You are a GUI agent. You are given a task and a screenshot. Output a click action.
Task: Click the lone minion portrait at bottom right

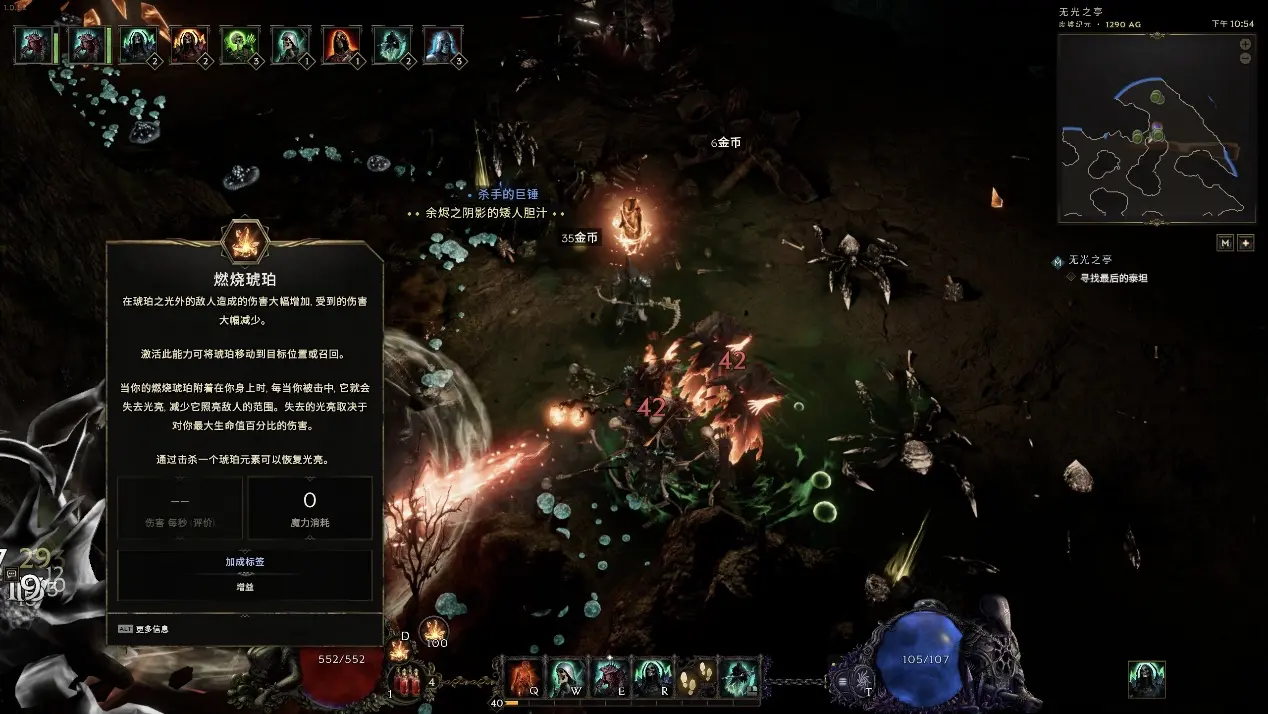(1146, 678)
